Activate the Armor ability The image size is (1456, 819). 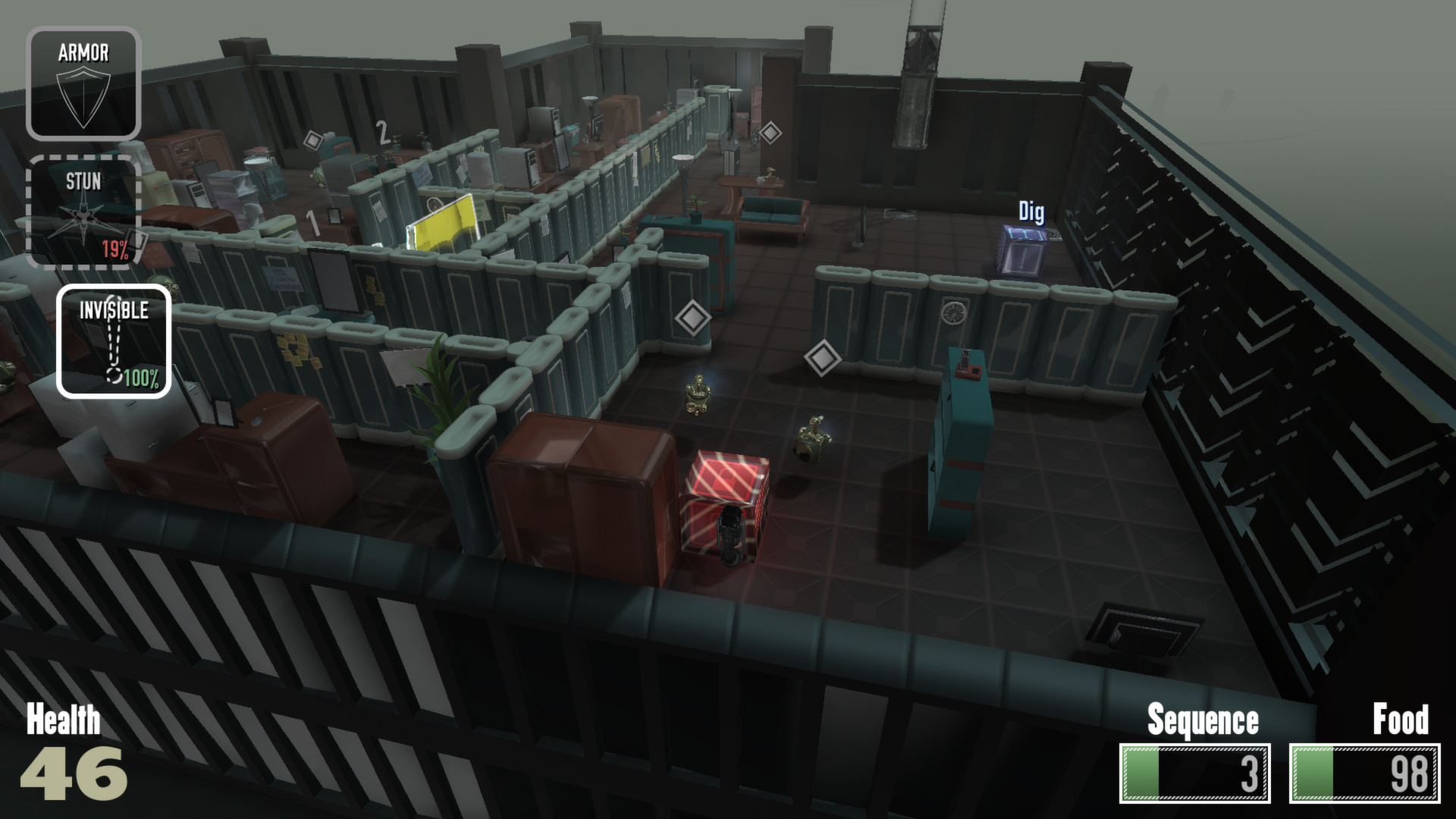[x=85, y=82]
